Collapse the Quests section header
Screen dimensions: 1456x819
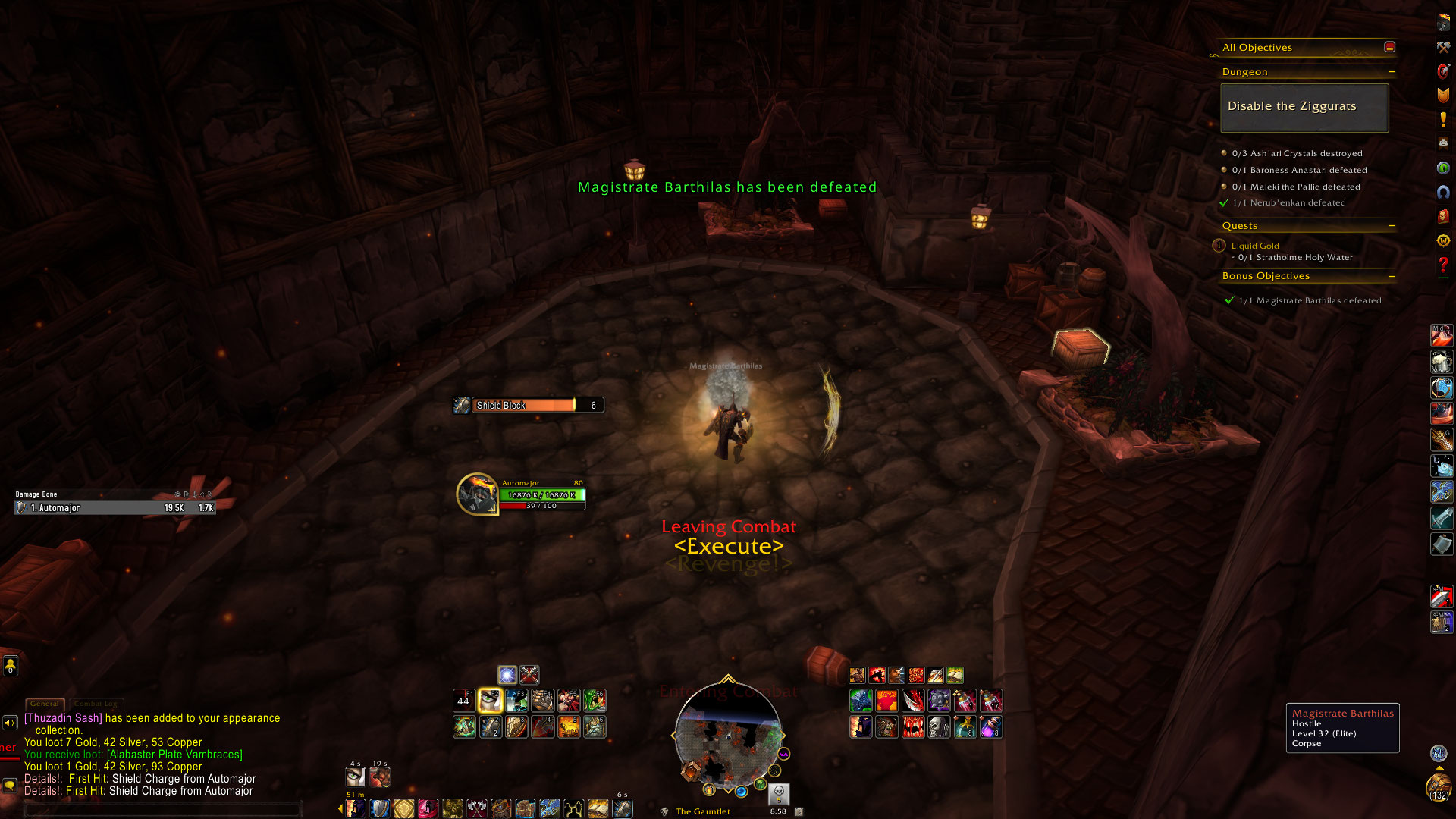(x=1392, y=226)
